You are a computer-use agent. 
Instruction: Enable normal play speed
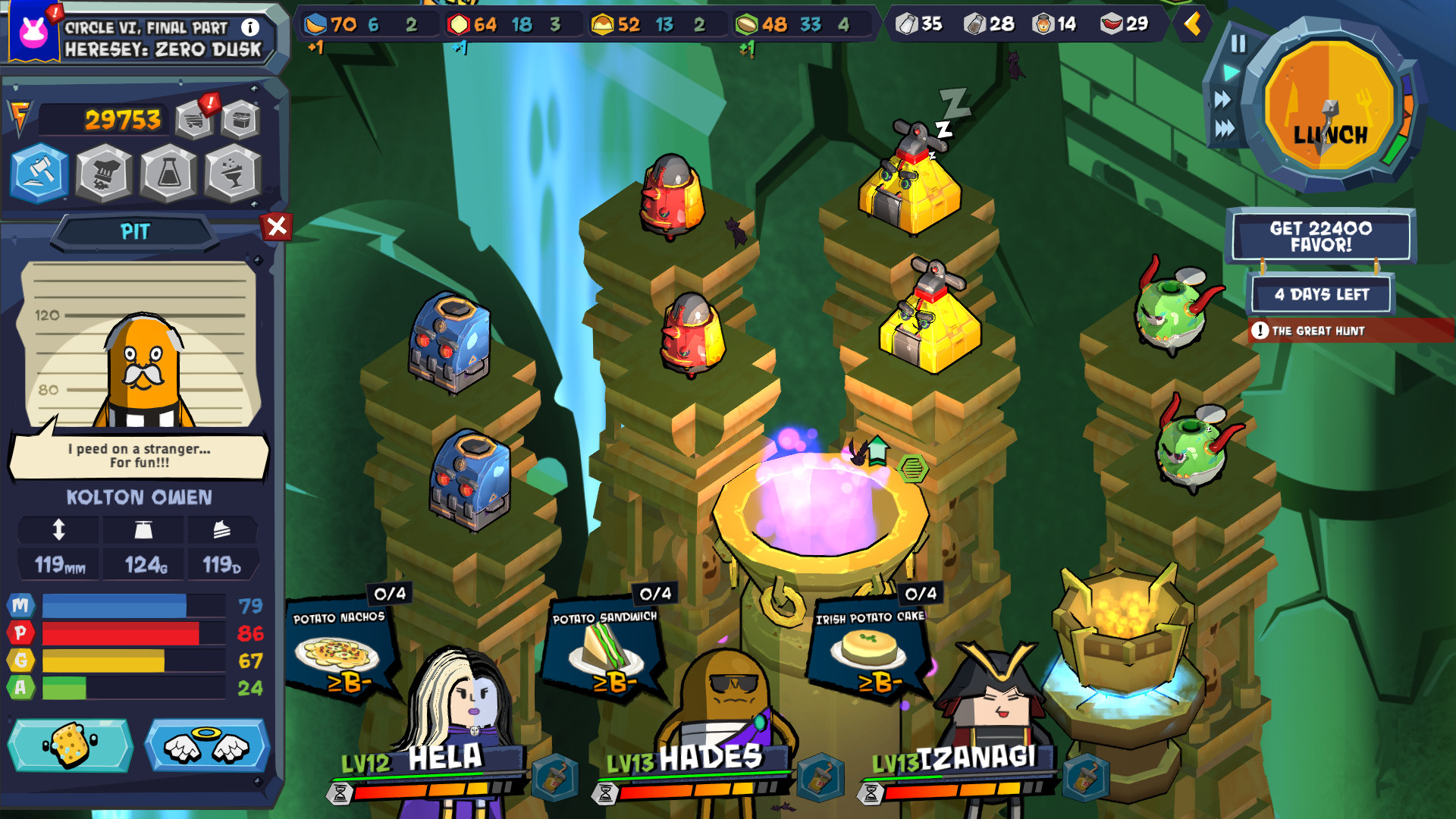tap(1230, 72)
